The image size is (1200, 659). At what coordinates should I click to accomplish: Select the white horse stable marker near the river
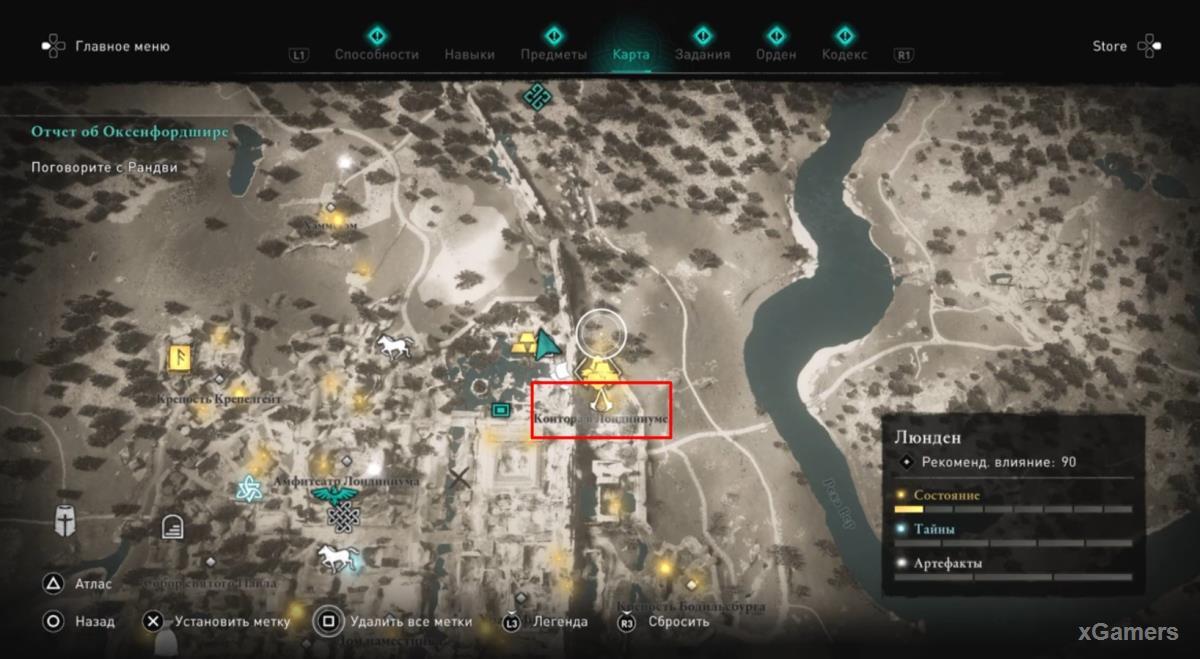(392, 346)
